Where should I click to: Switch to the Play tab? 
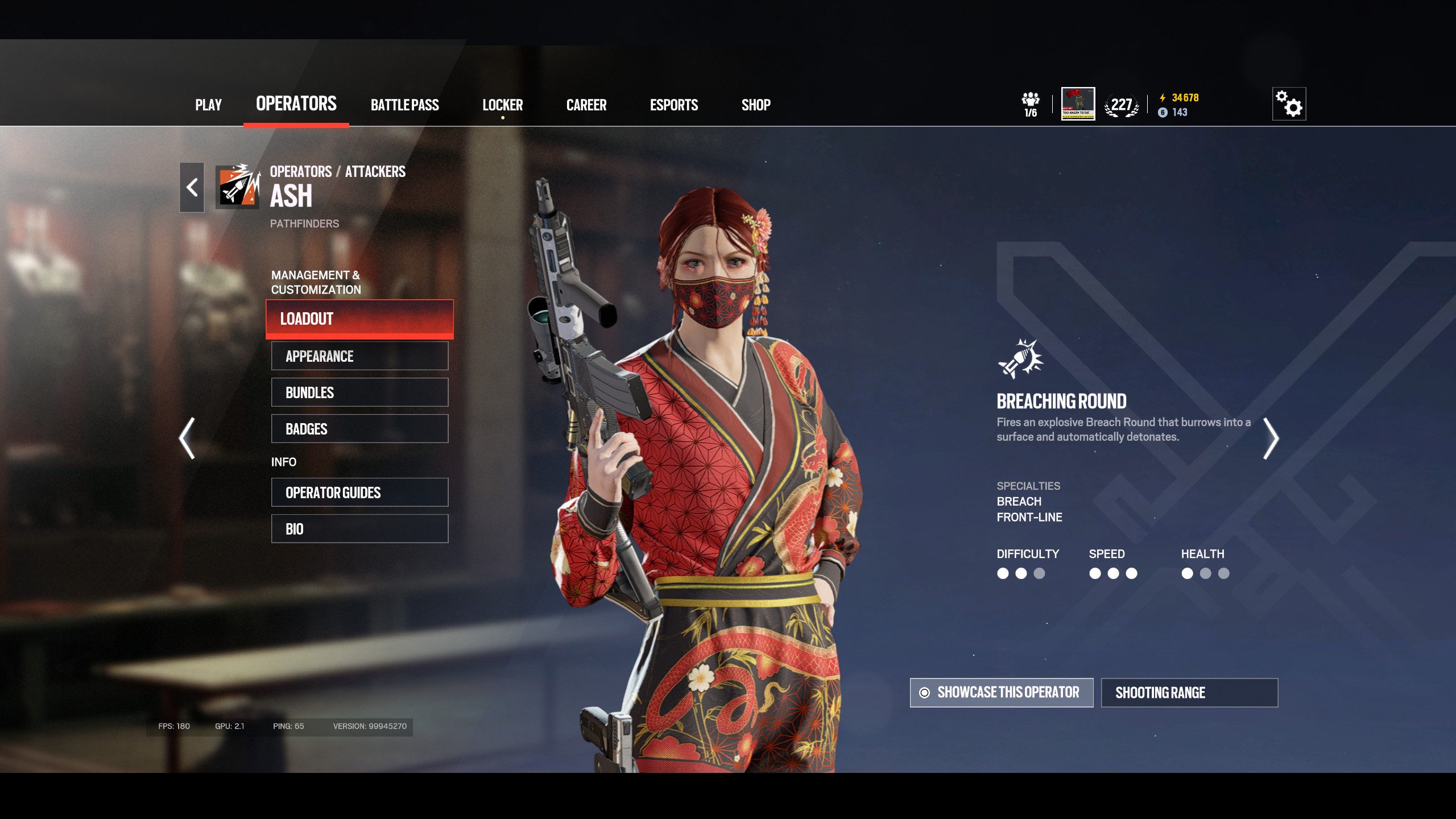[208, 105]
